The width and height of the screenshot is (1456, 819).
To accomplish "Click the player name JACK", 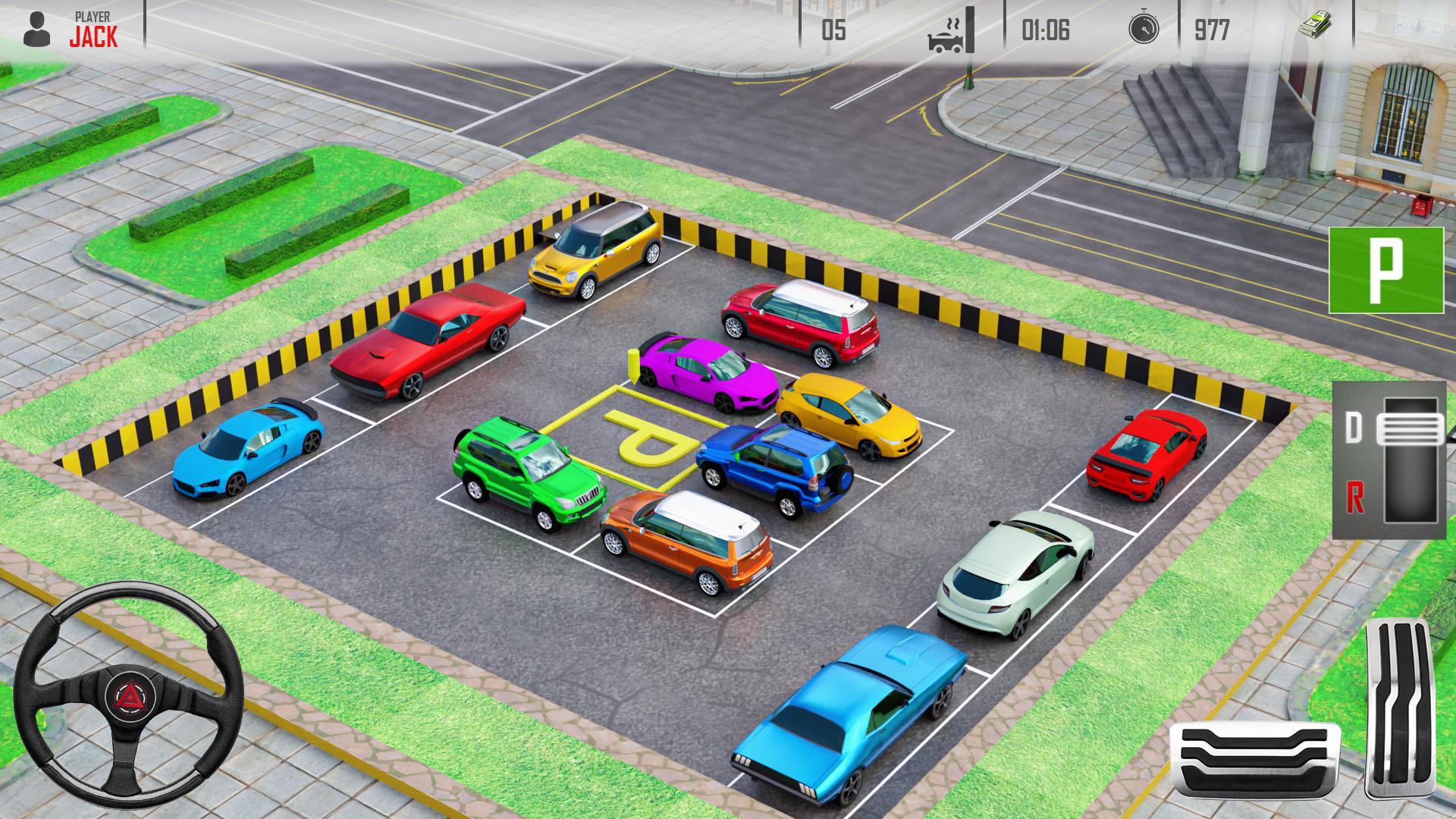I will coord(93,34).
